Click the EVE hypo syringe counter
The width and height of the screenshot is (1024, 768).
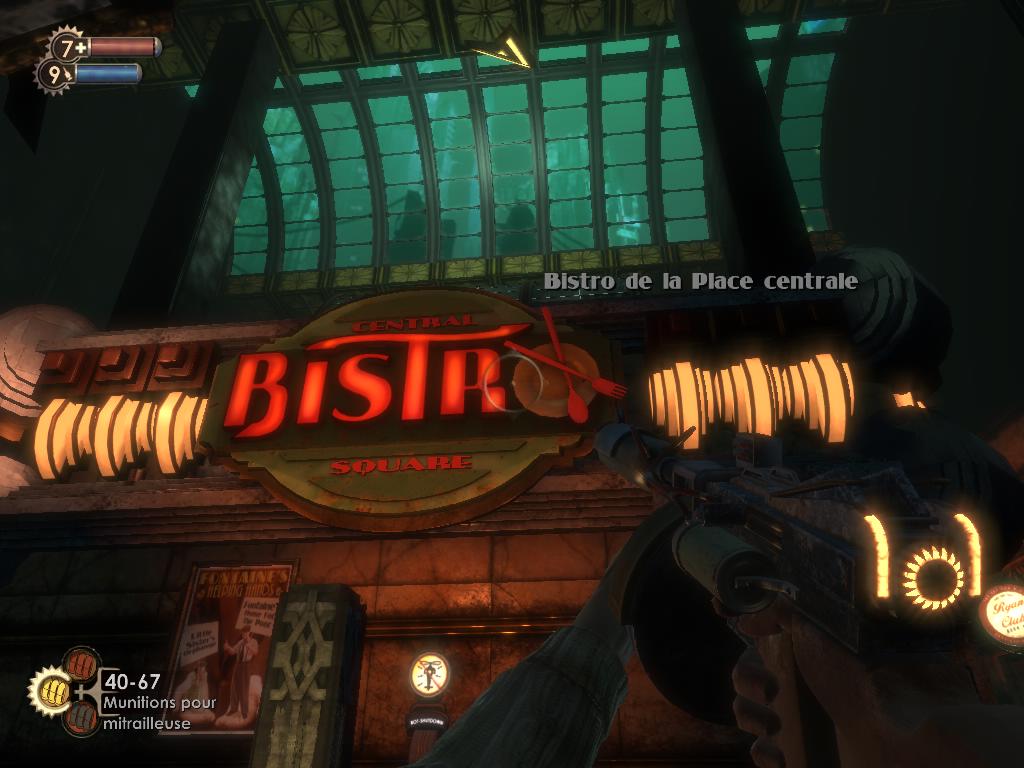[54, 73]
